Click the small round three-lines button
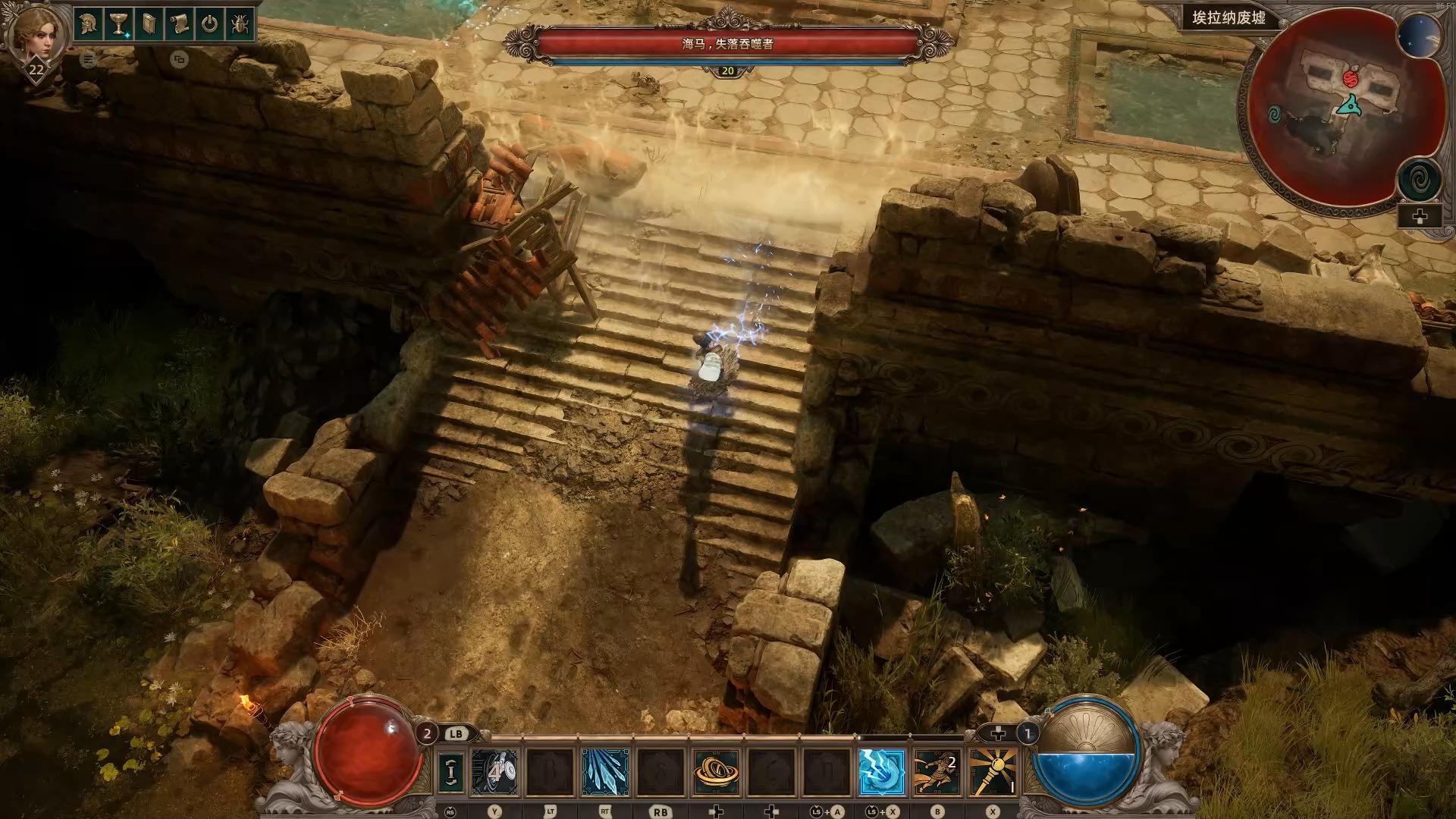1456x819 pixels. (88, 59)
